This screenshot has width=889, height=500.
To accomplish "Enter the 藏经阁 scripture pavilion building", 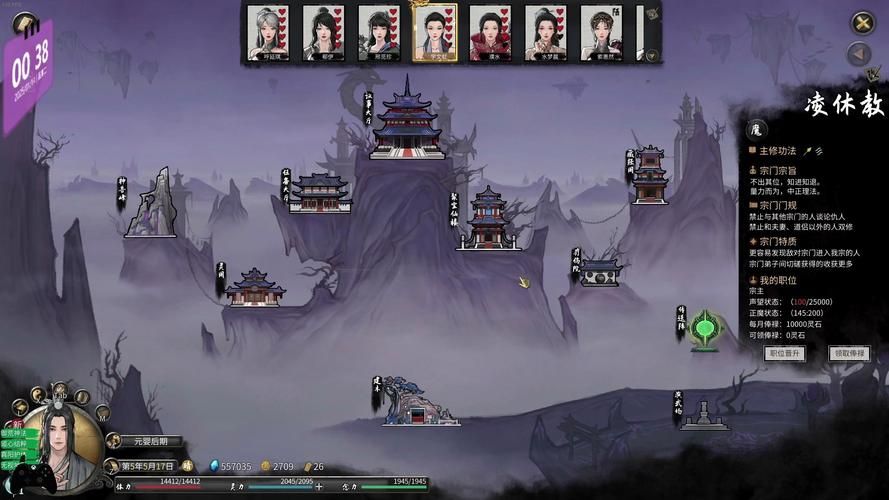I will pos(650,175).
